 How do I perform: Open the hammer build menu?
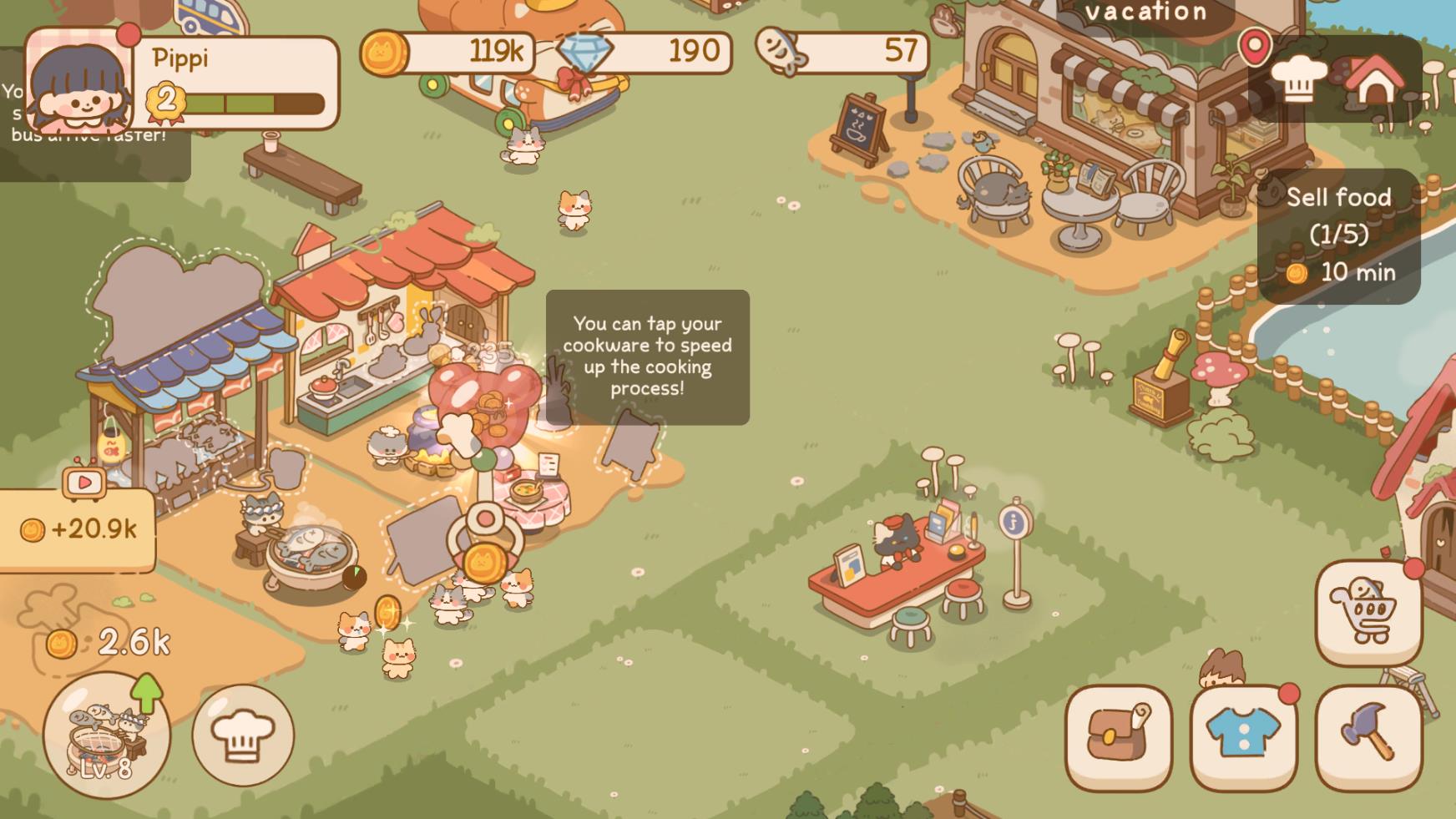tap(1368, 737)
